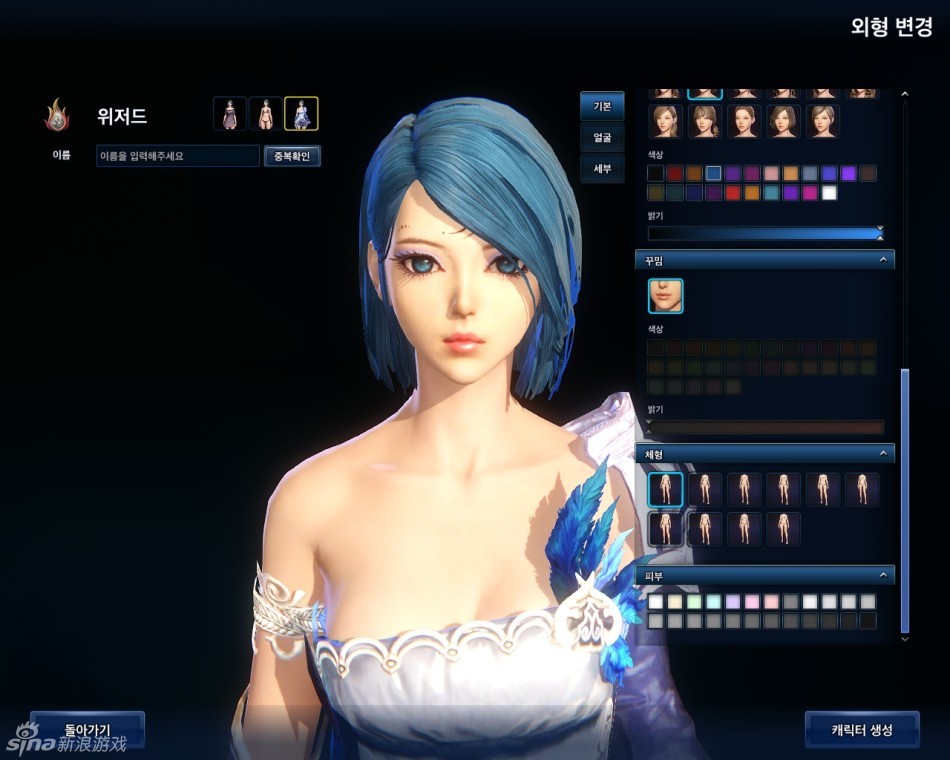Pick the pale green skin tone swatch
The image size is (950, 760).
point(694,602)
